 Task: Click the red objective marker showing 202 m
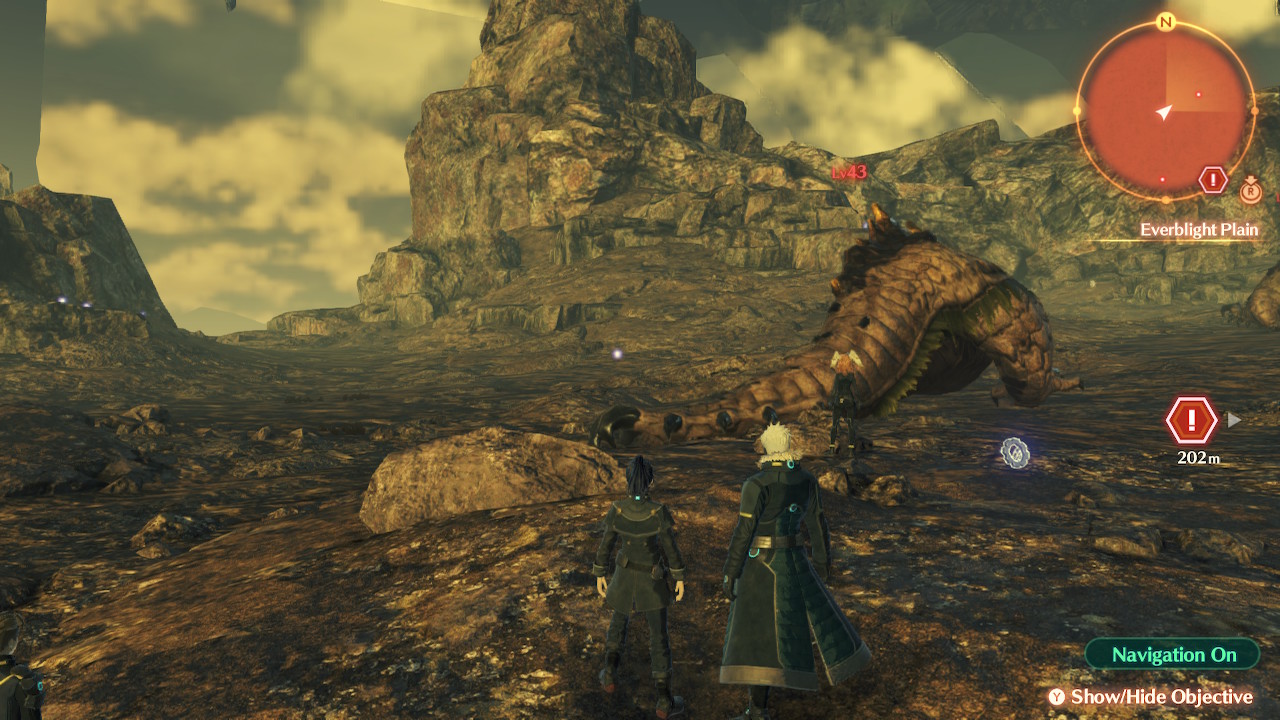click(x=1191, y=421)
